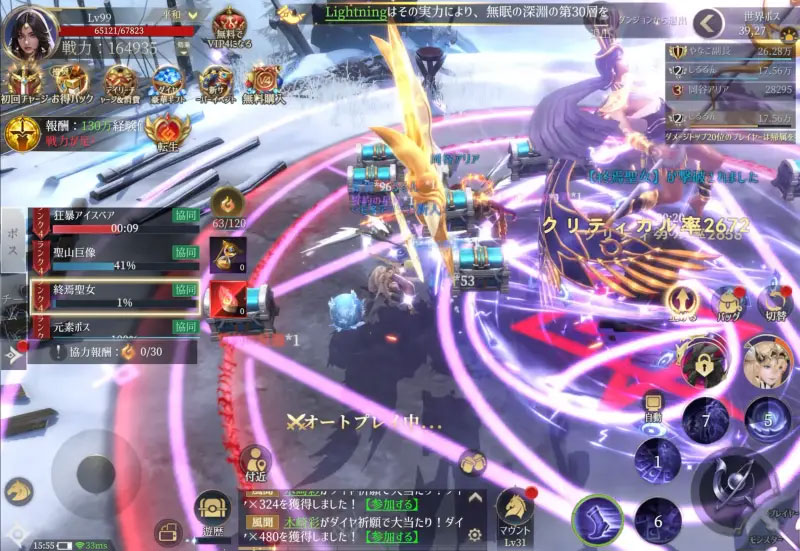Image resolution: width=800 pixels, height=551 pixels.
Task: Switch to the ボス side tab
Action: coord(13,243)
